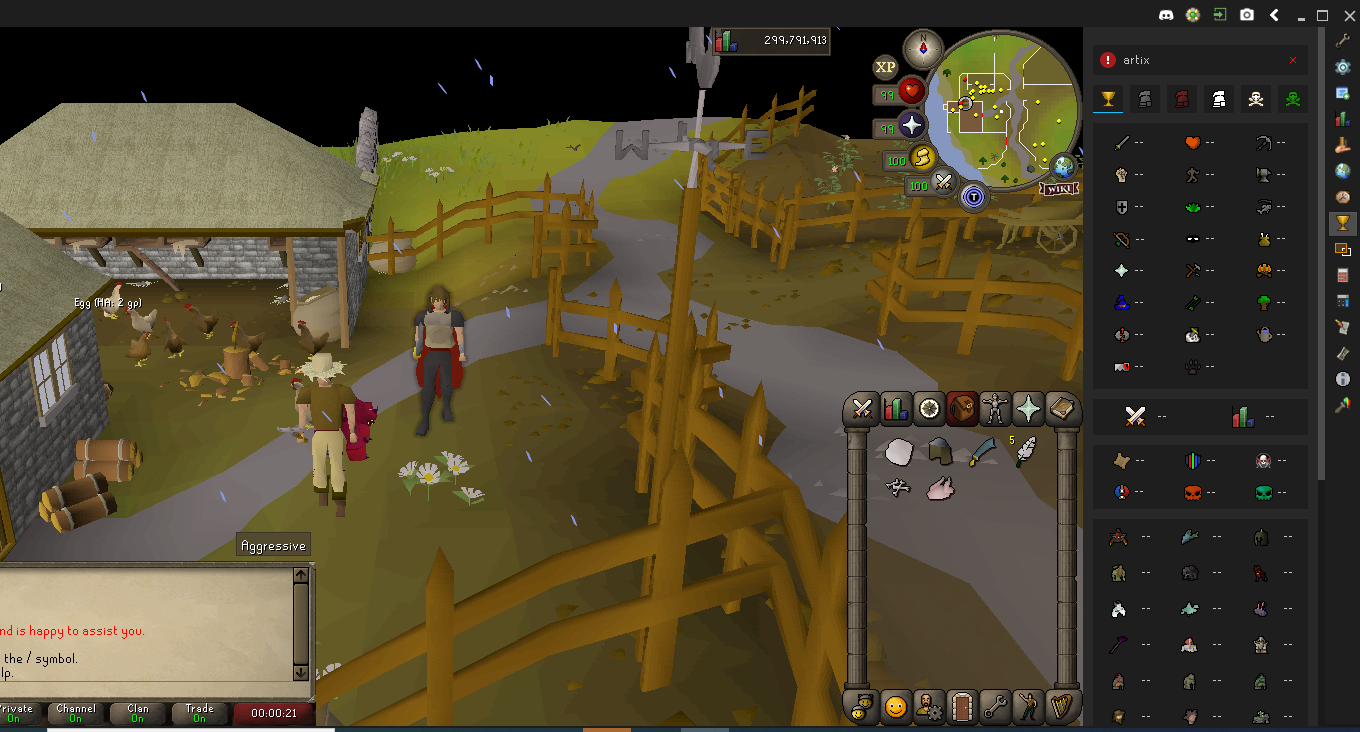Activate the special attack swords orb
Screen dimensions: 1360x732
943,183
